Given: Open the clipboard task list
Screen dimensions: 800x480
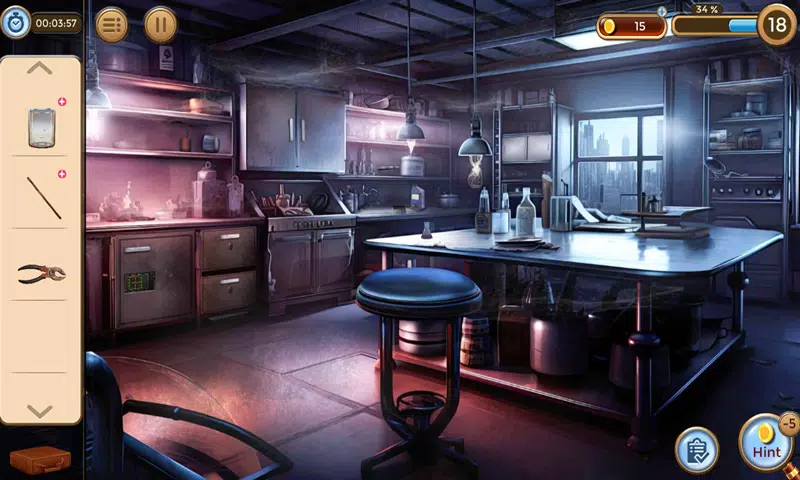Looking at the screenshot, I should [x=697, y=449].
